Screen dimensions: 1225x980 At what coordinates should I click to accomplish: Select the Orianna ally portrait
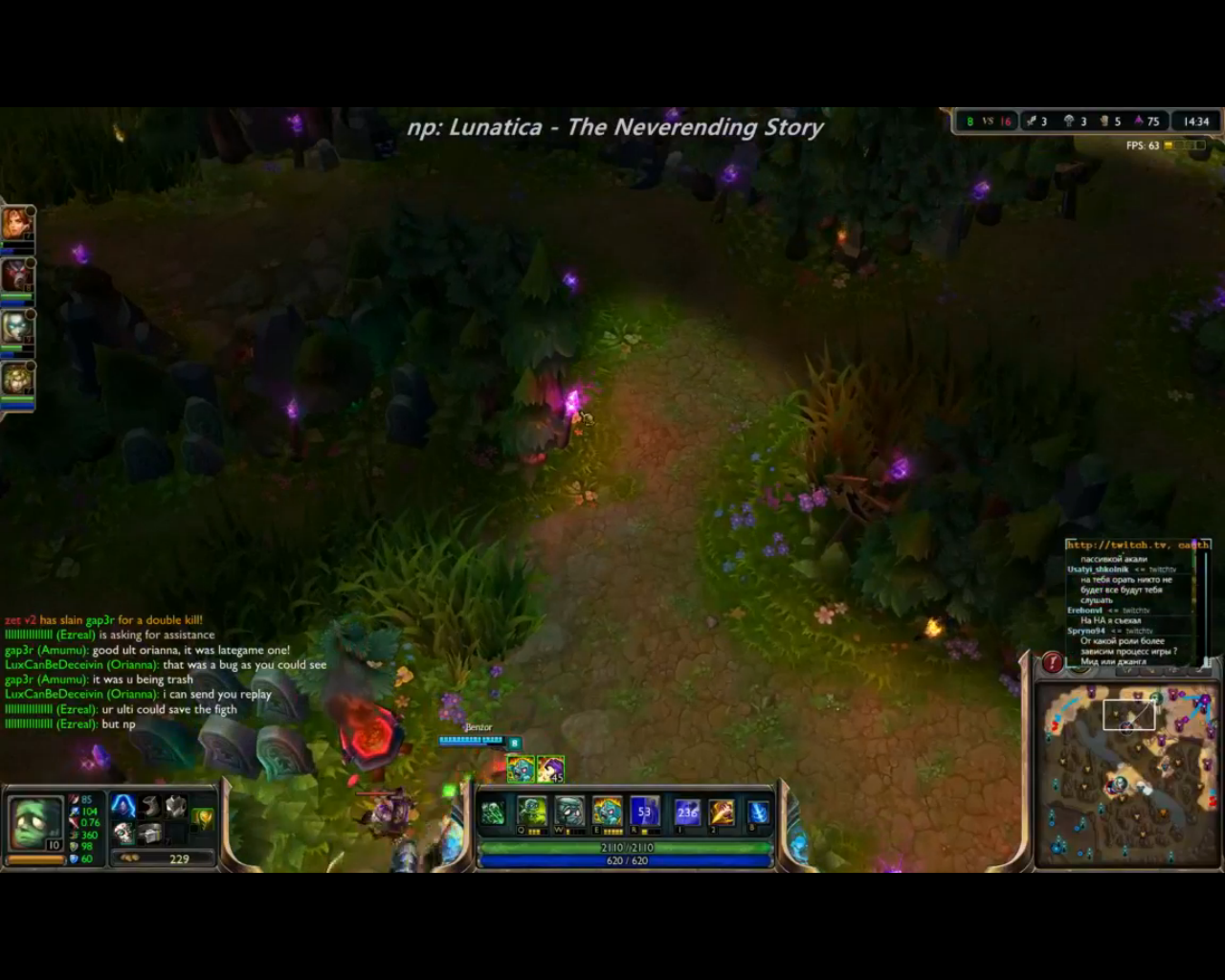click(x=16, y=327)
